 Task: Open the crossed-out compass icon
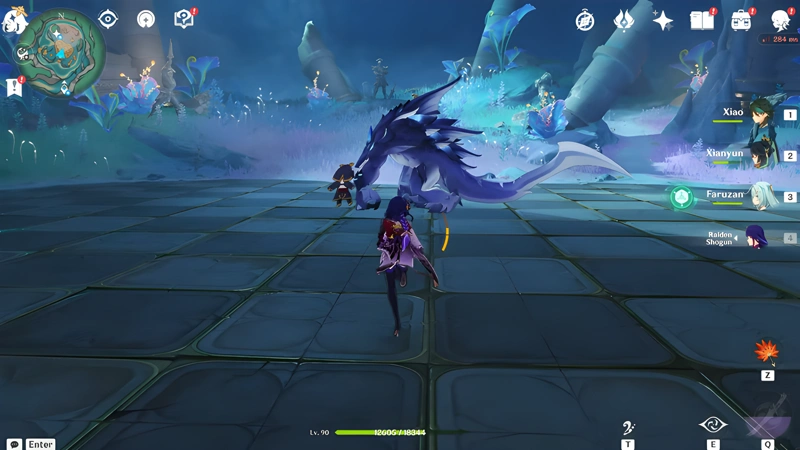pos(585,21)
